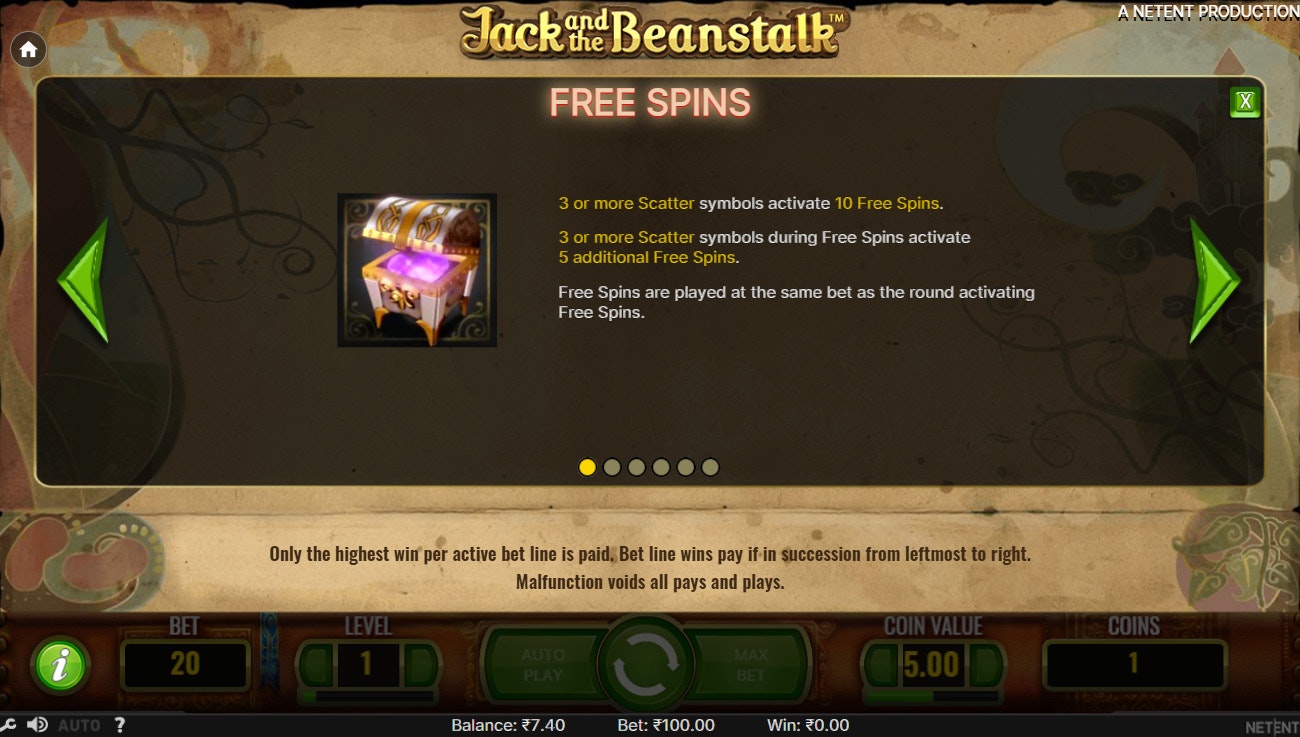The height and width of the screenshot is (737, 1300).
Task: Select the second page indicator dot
Action: point(612,466)
